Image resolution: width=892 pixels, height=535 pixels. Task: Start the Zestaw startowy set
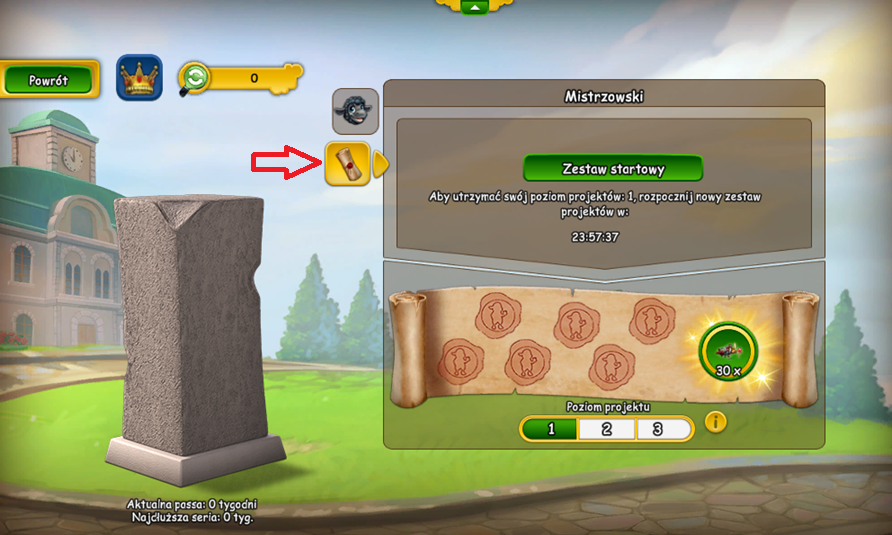point(613,169)
